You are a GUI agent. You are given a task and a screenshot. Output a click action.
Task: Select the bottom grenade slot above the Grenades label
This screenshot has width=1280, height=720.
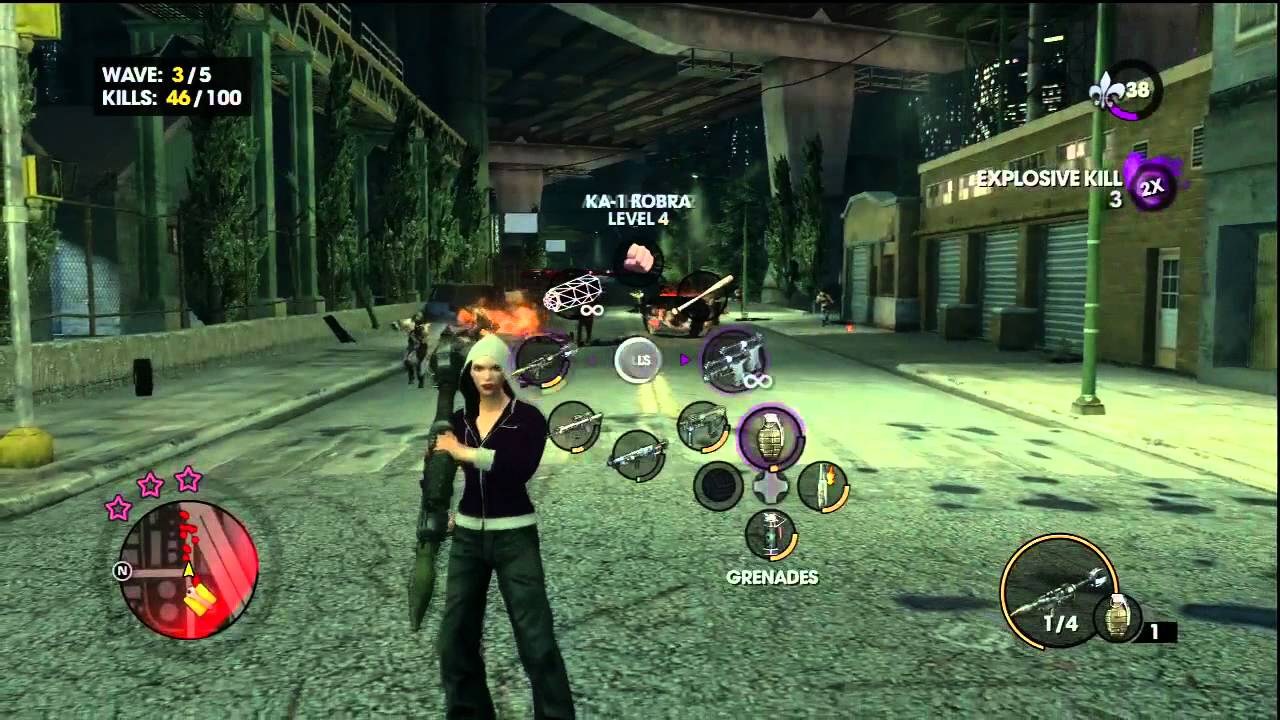click(770, 534)
